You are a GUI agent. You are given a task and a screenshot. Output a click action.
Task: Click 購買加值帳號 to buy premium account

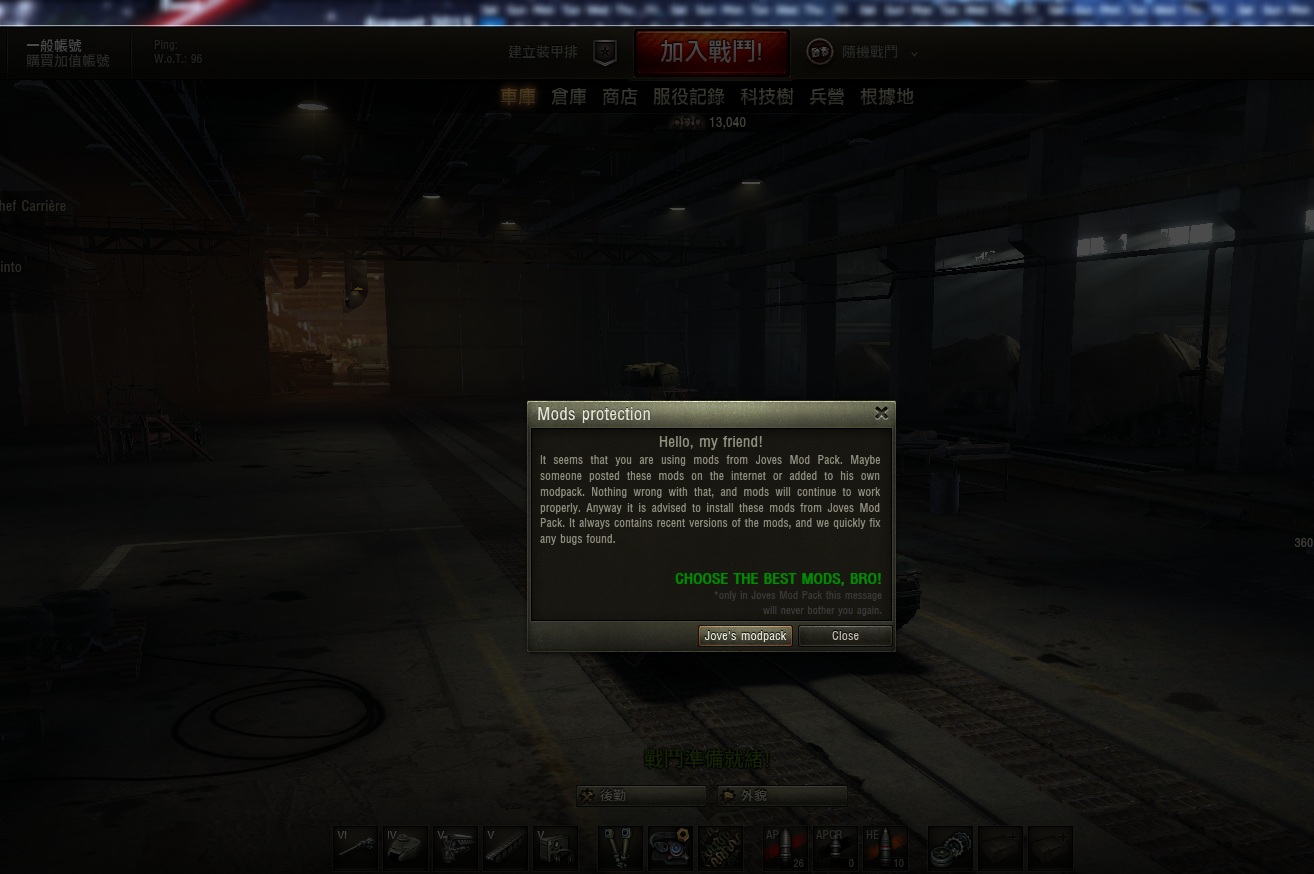[68, 61]
